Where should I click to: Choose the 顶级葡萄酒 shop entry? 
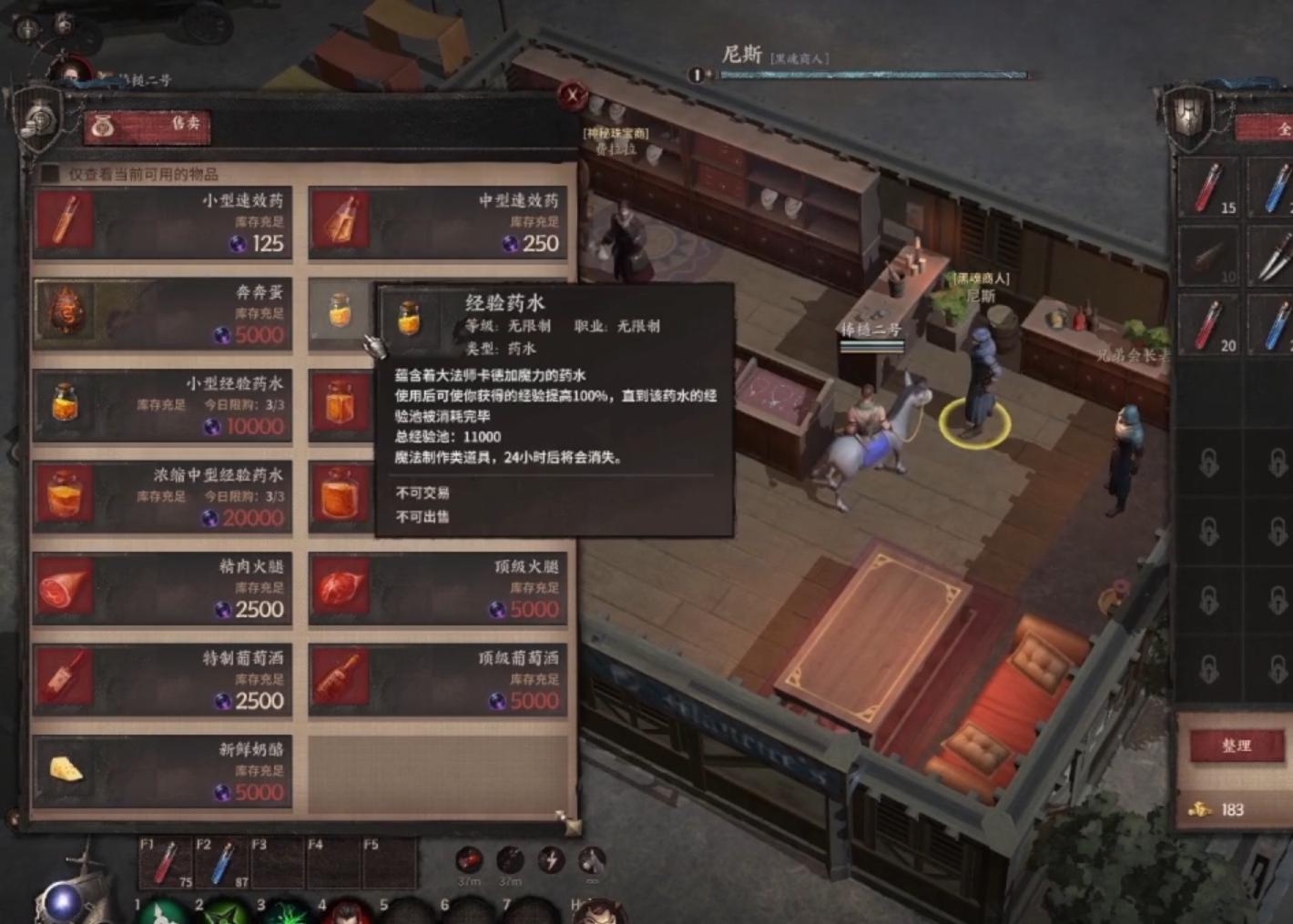coord(437,680)
